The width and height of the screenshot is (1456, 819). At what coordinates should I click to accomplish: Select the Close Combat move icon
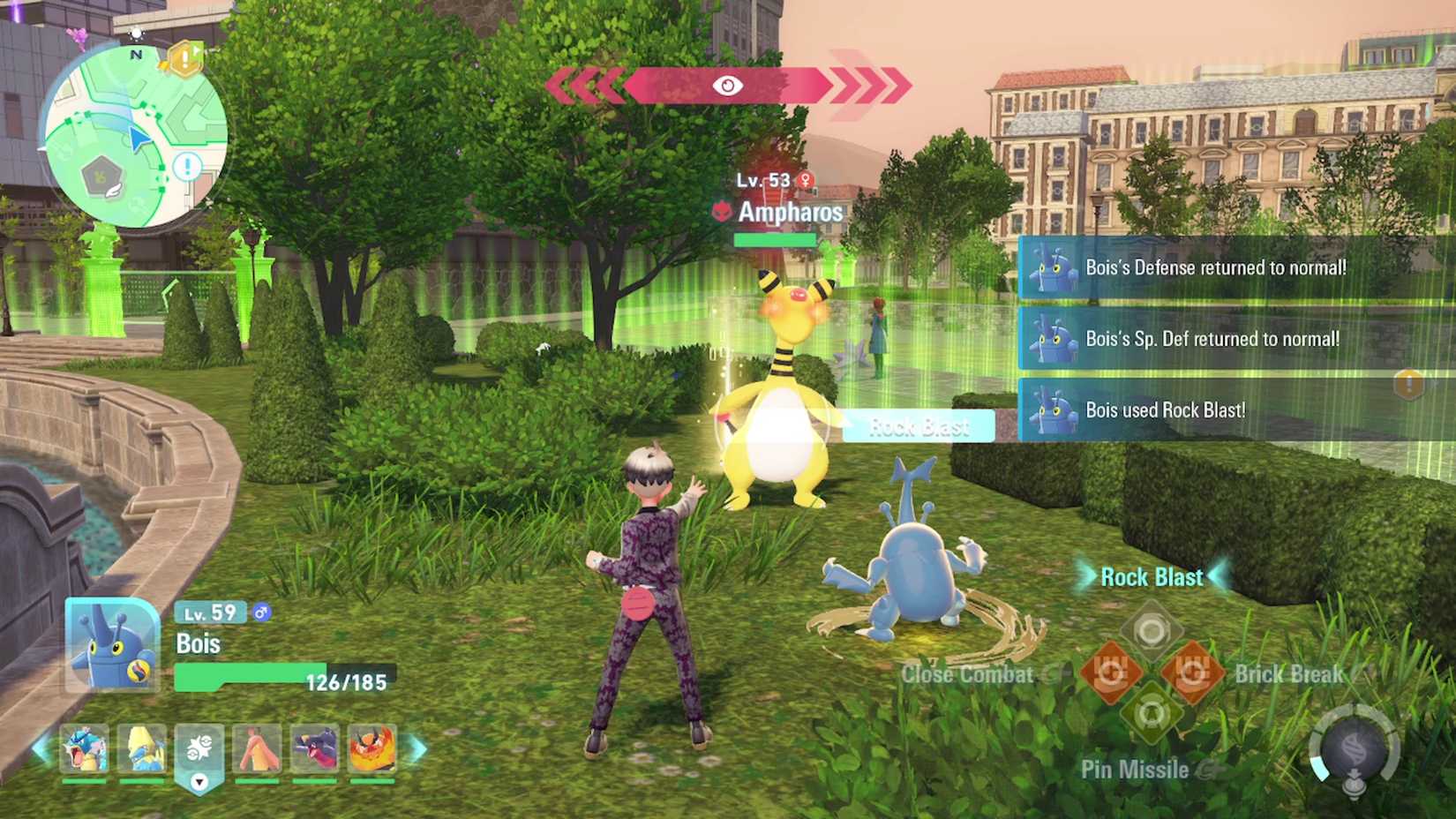(x=1110, y=672)
